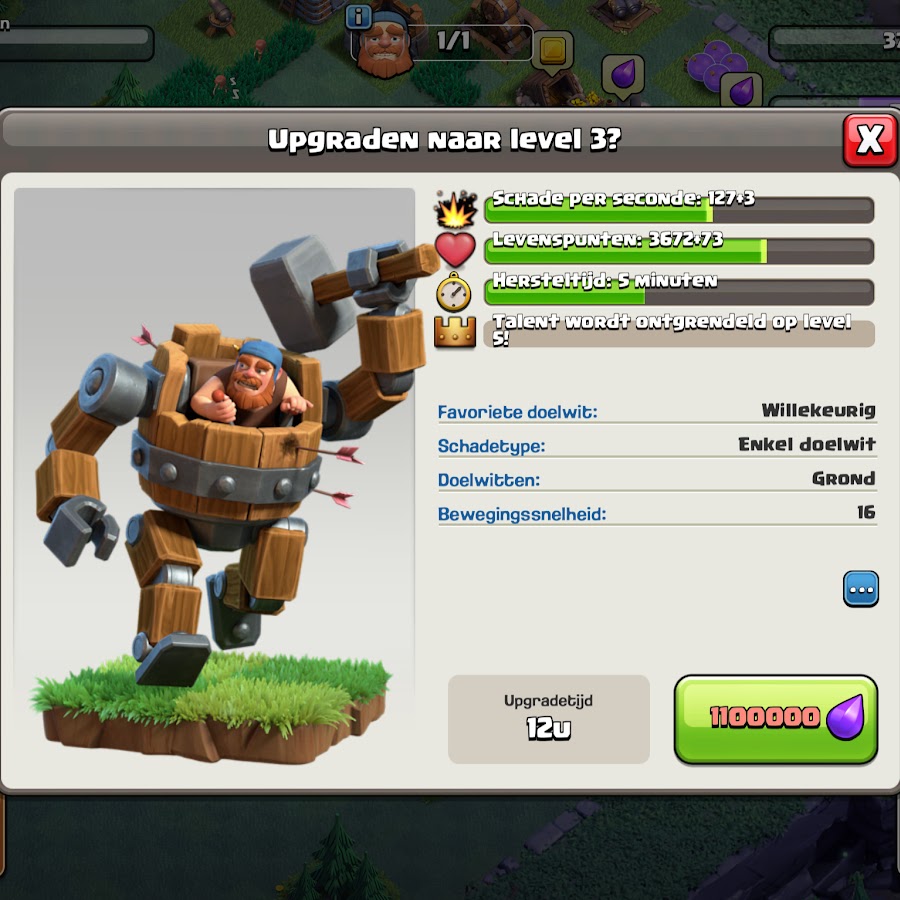Confirm the upgrade for 1100000 elixir
This screenshot has height=900, width=900.
coord(776,719)
